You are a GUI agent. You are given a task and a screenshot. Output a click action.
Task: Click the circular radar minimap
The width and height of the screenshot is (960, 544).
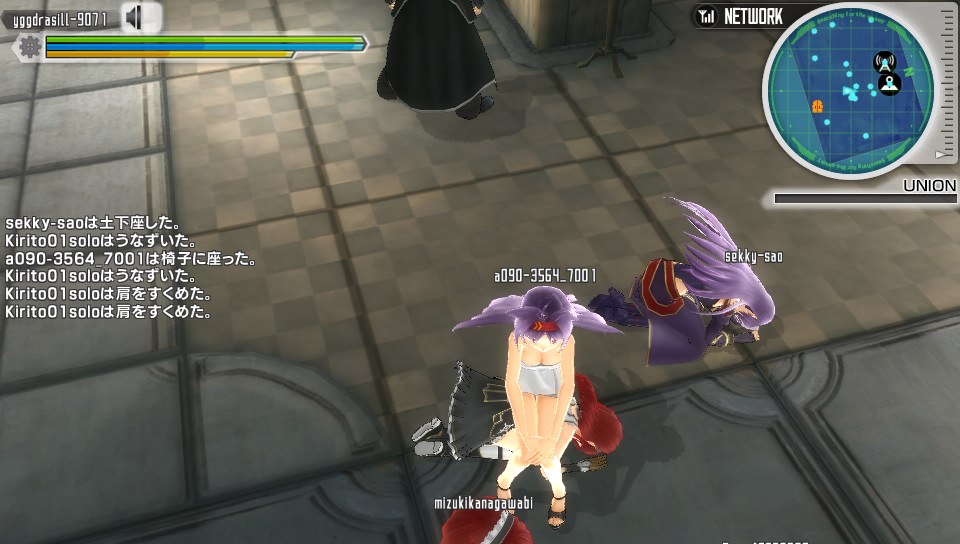(848, 91)
